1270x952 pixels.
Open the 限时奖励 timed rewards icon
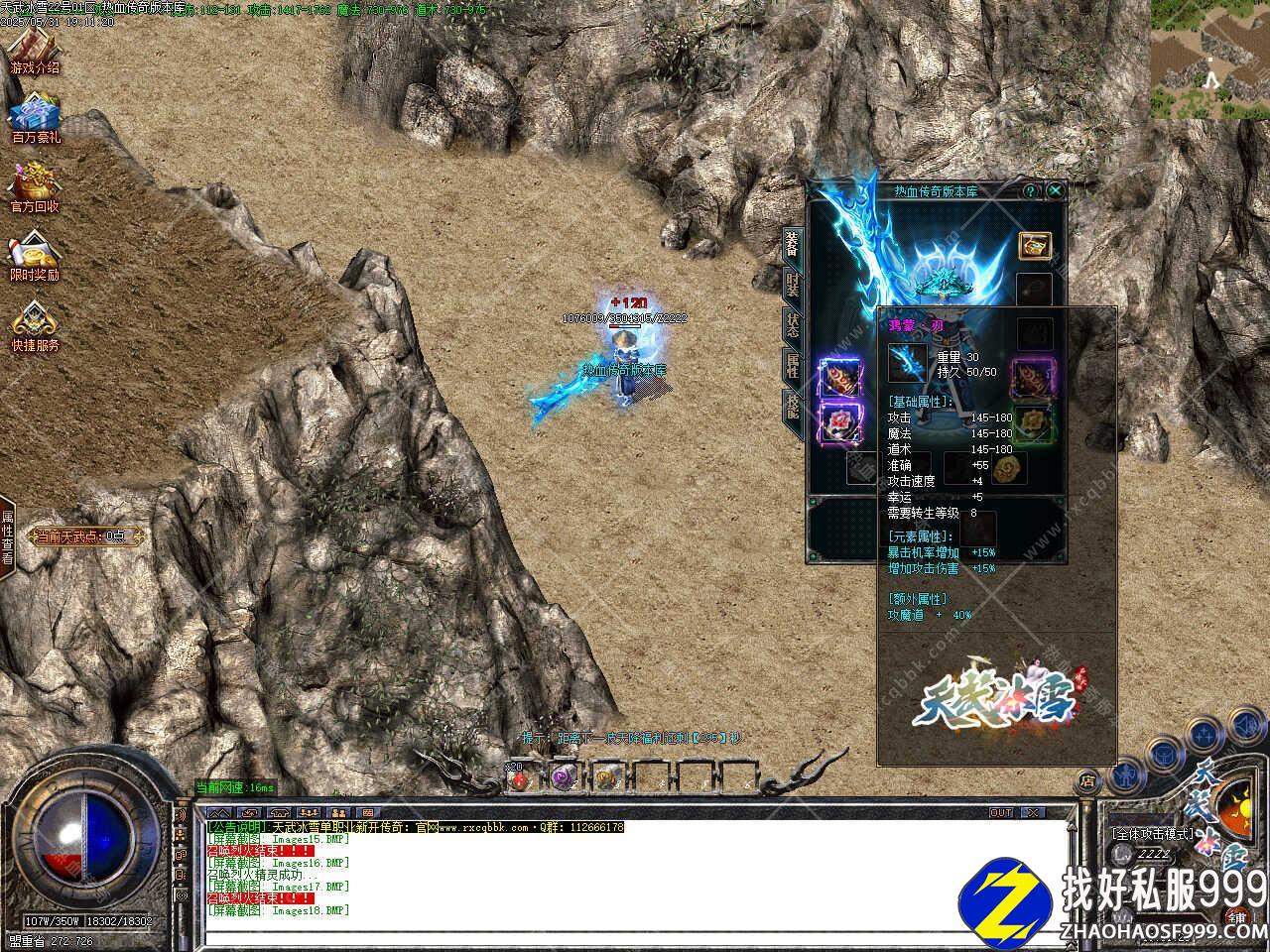(35, 255)
